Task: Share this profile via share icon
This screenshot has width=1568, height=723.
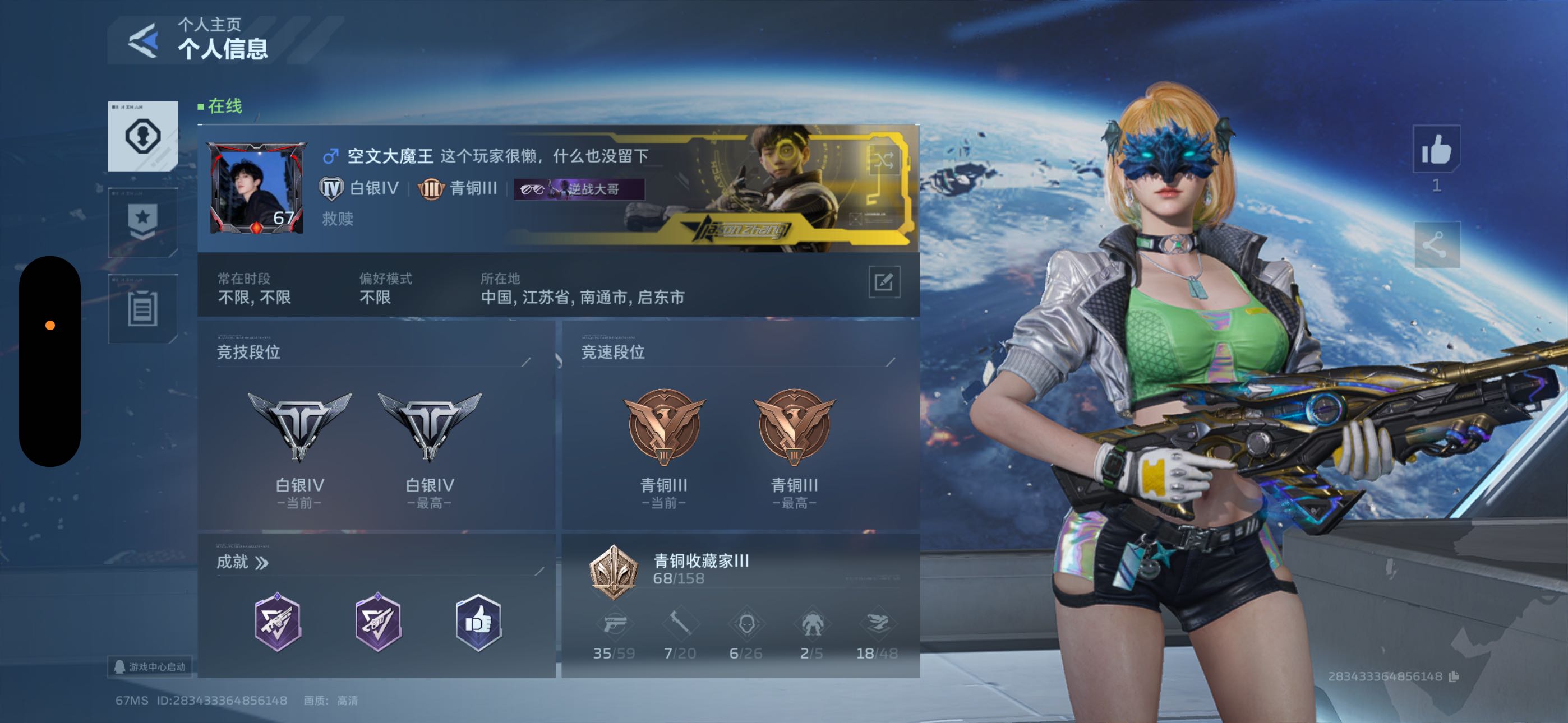Action: pyautogui.click(x=1436, y=245)
